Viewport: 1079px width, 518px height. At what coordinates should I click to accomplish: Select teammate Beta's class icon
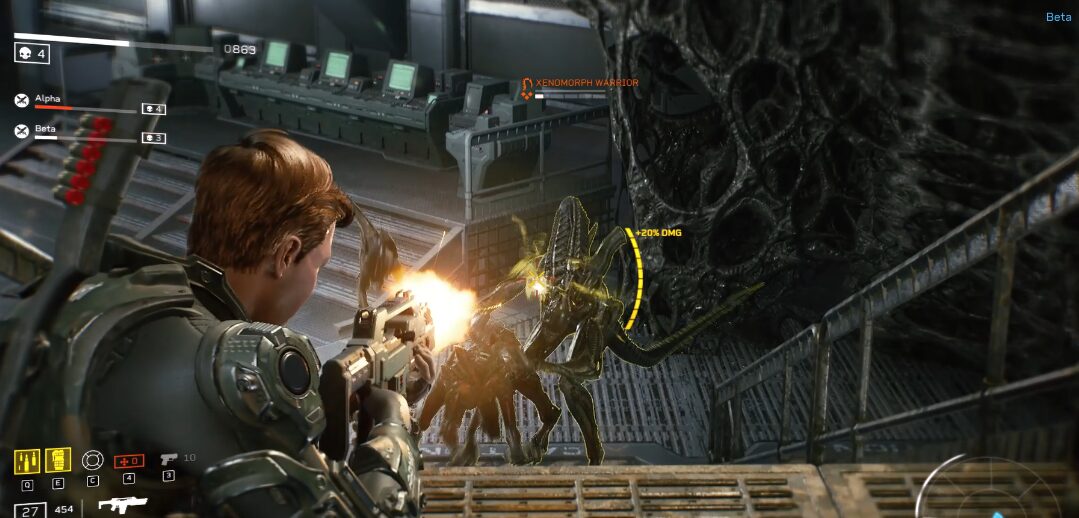tap(22, 130)
